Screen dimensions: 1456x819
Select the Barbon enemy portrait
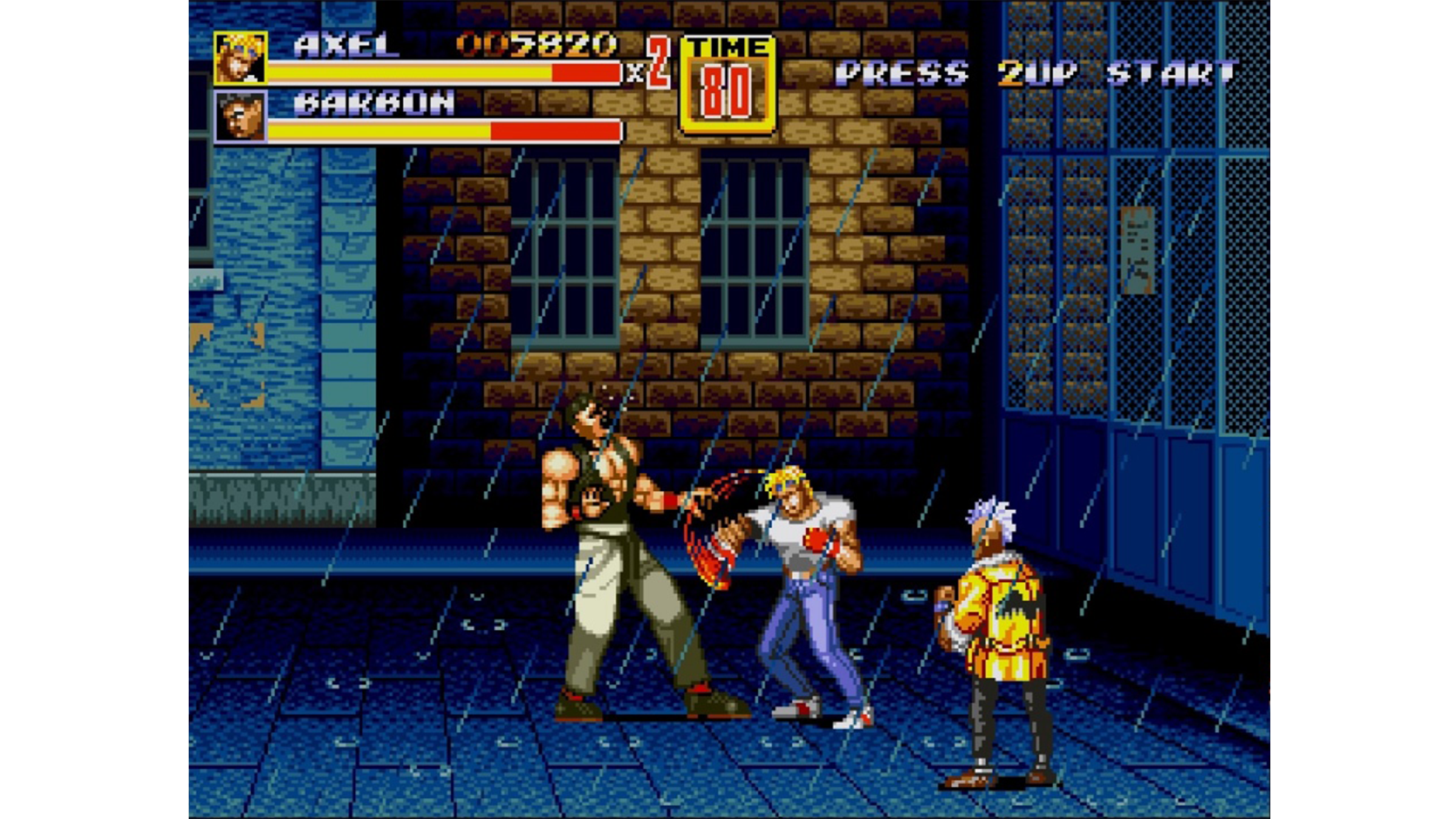(x=240, y=116)
